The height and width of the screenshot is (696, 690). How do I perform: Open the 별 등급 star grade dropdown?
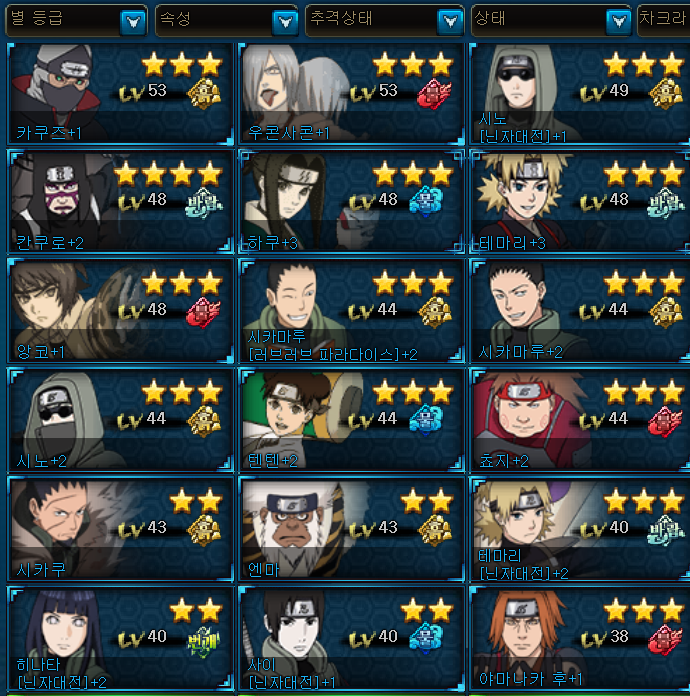[x=132, y=21]
